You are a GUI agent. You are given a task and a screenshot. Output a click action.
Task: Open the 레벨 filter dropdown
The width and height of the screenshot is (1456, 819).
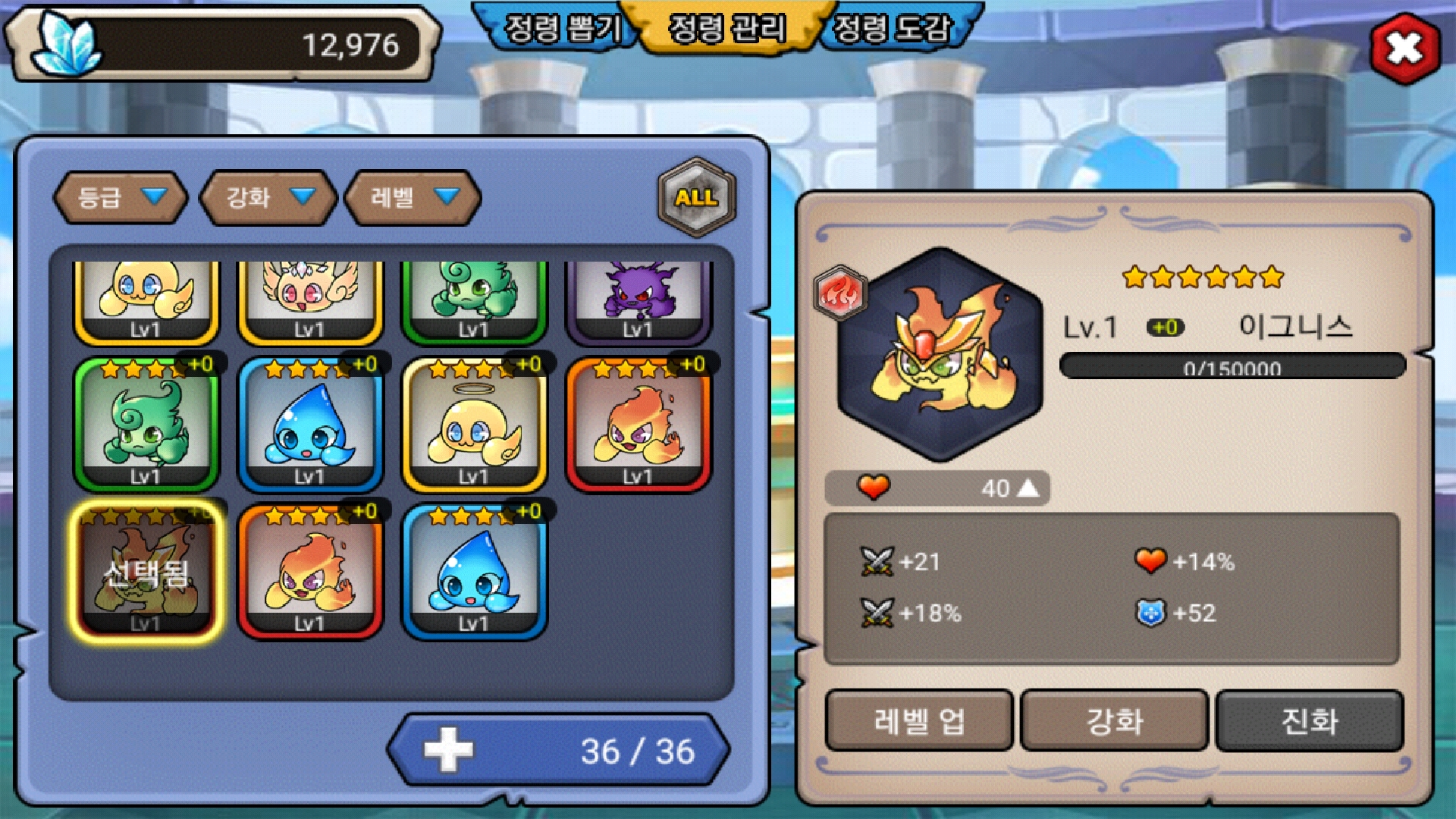click(413, 198)
